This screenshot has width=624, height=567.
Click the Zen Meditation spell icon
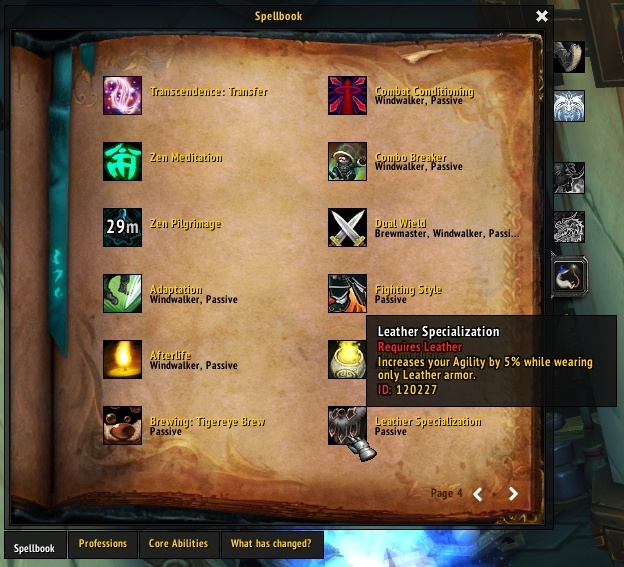point(122,161)
